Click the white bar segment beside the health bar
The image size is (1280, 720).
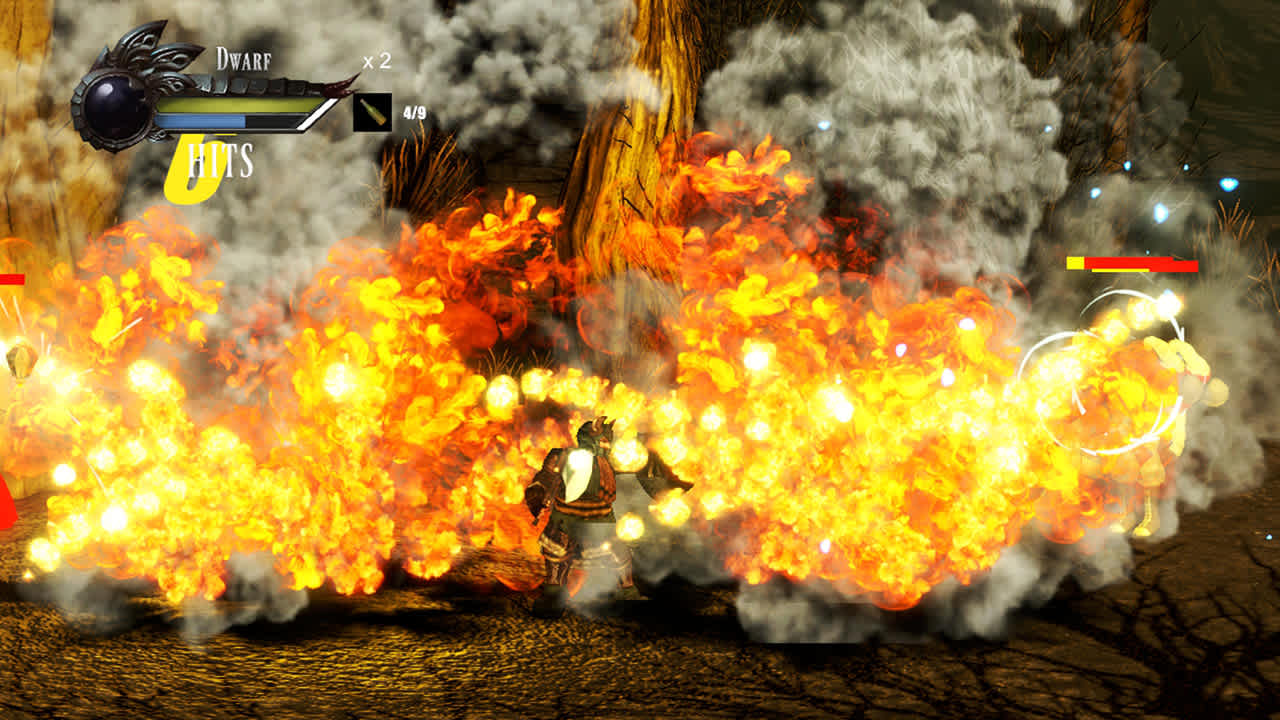pyautogui.click(x=316, y=116)
